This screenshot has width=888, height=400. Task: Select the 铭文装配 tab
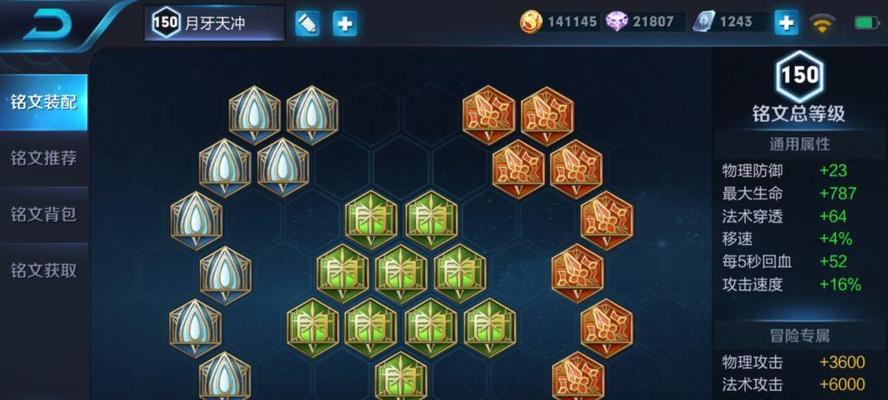pyautogui.click(x=44, y=102)
